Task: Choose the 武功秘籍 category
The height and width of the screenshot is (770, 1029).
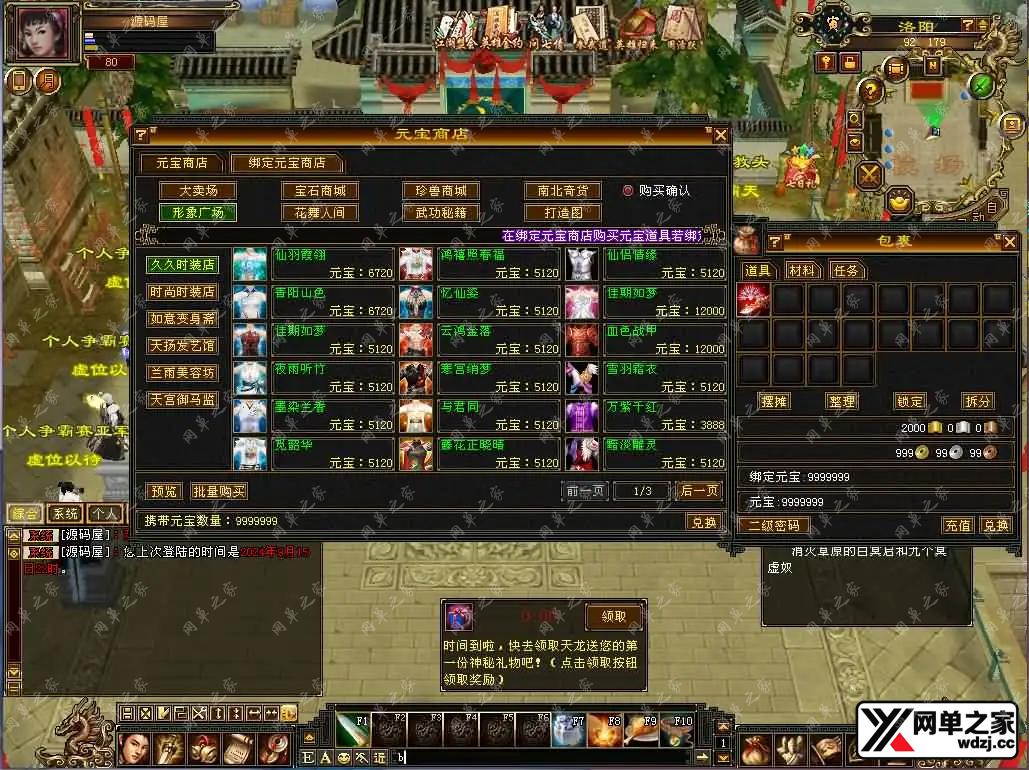Action: [x=441, y=213]
